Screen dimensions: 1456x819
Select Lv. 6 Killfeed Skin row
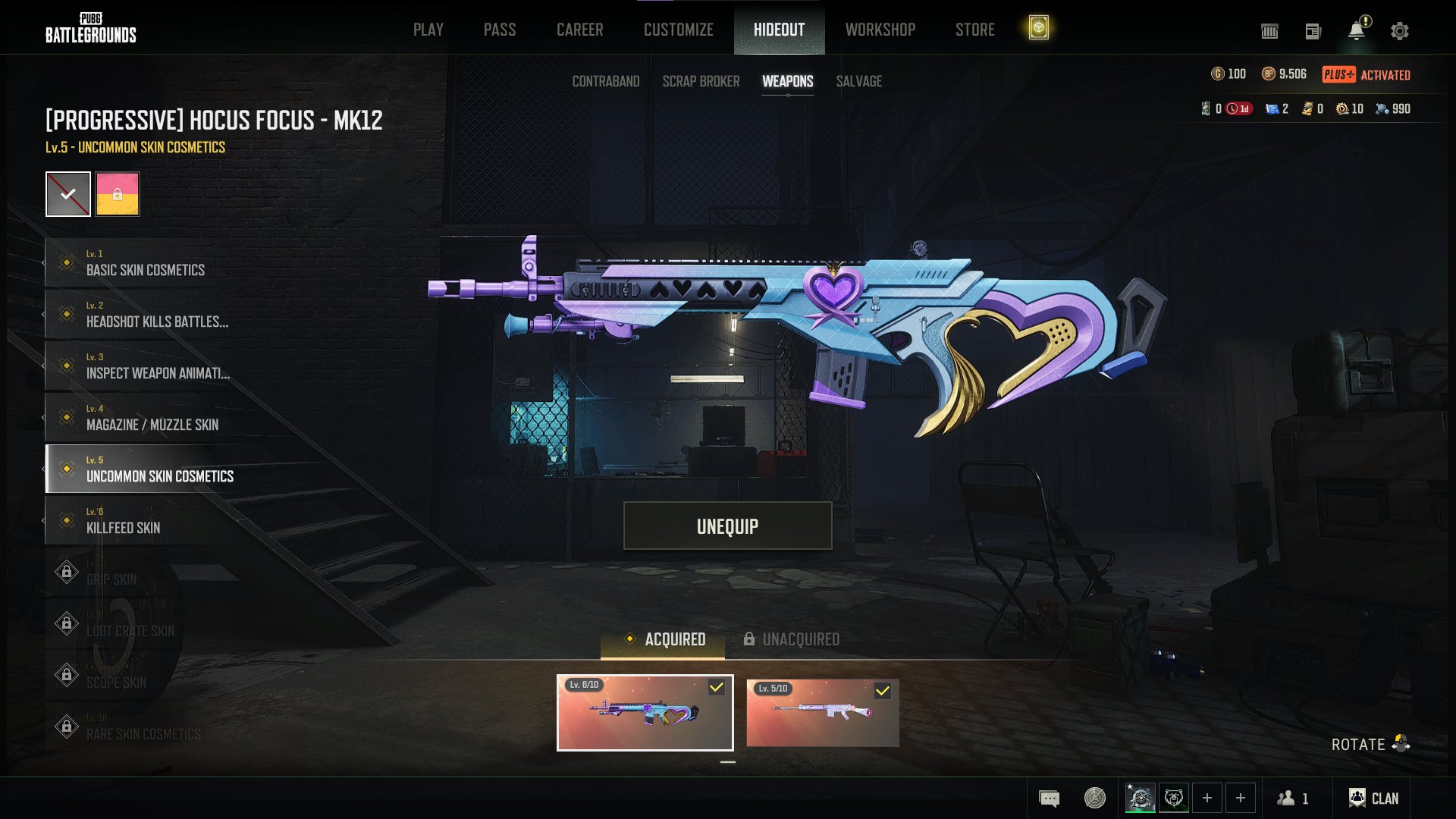coord(123,521)
